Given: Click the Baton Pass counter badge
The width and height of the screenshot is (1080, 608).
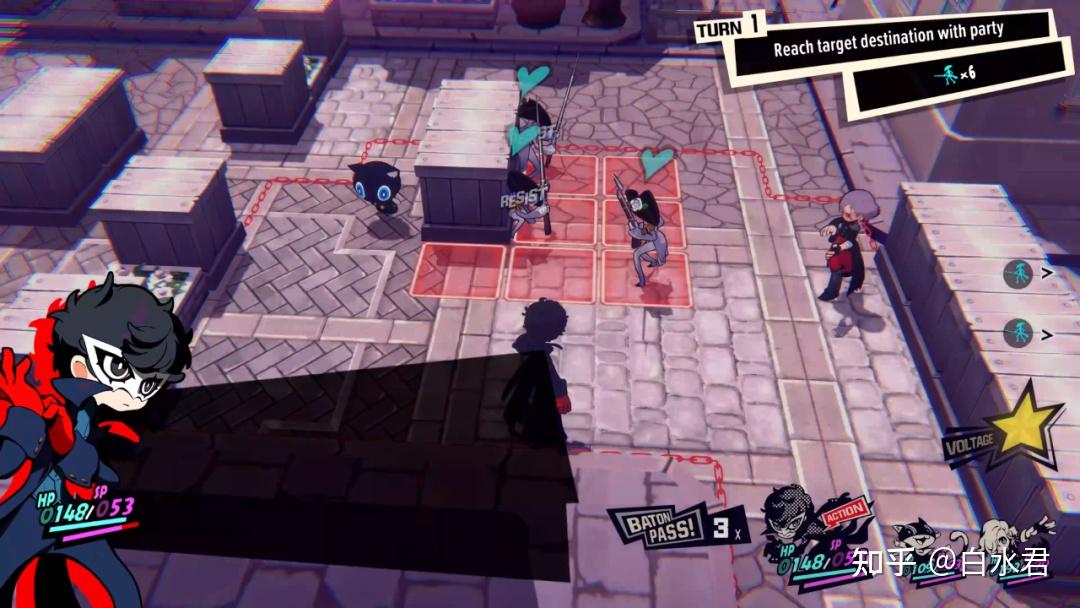Looking at the screenshot, I should (x=680, y=525).
